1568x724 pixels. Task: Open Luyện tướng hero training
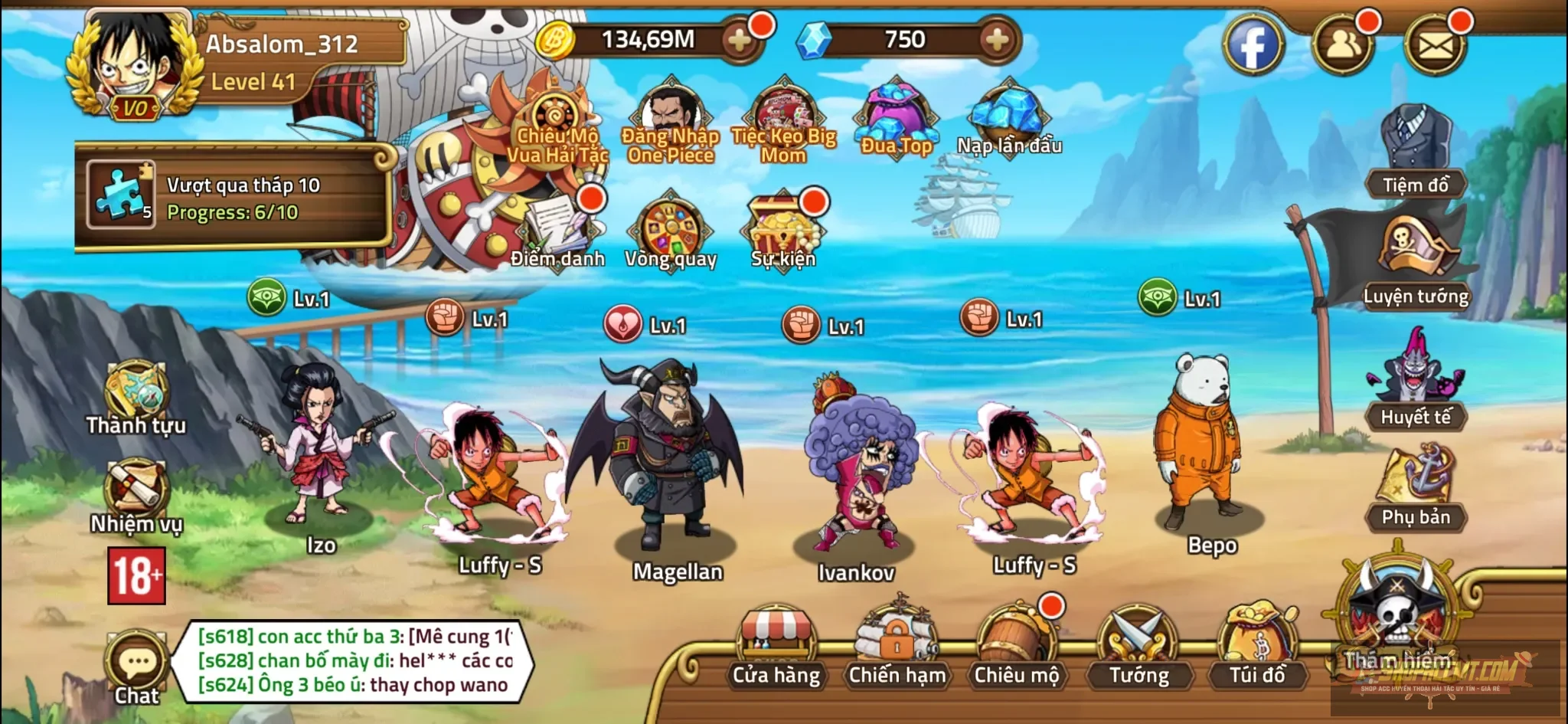click(1416, 260)
